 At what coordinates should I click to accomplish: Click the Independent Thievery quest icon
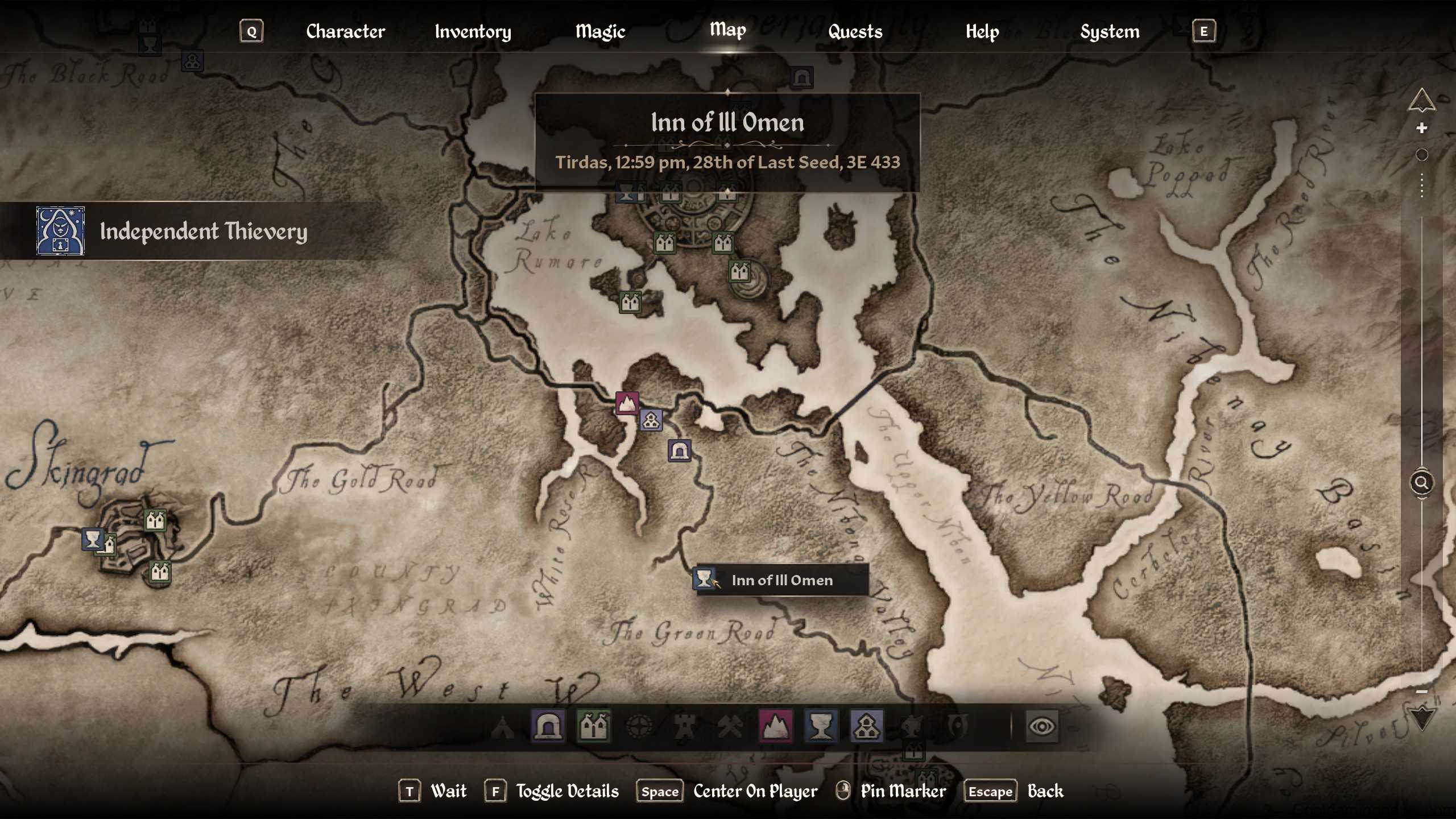point(60,232)
